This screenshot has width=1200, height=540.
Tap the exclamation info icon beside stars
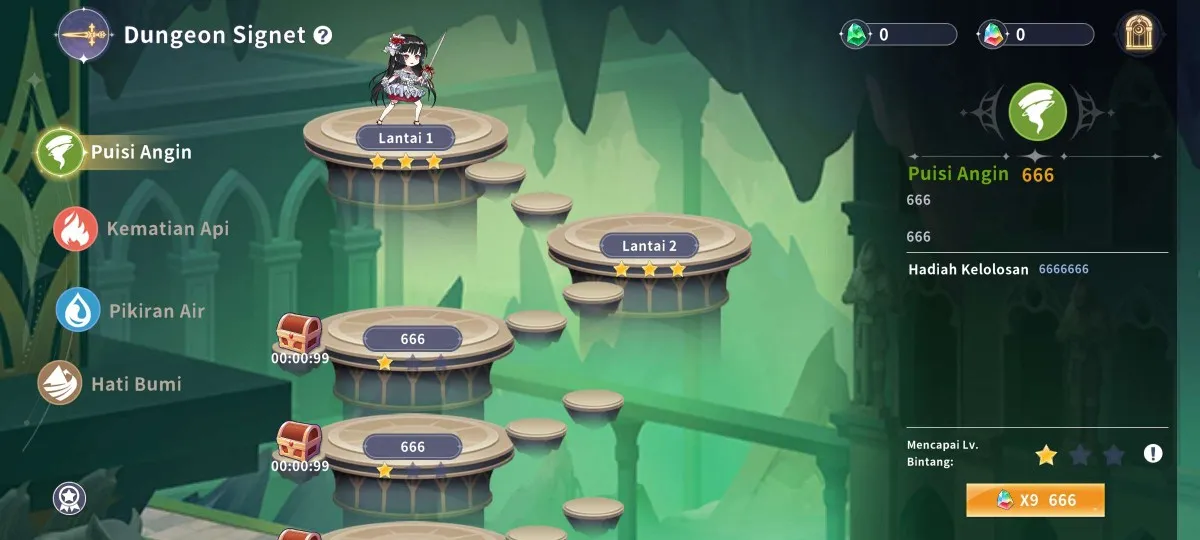coord(1153,454)
